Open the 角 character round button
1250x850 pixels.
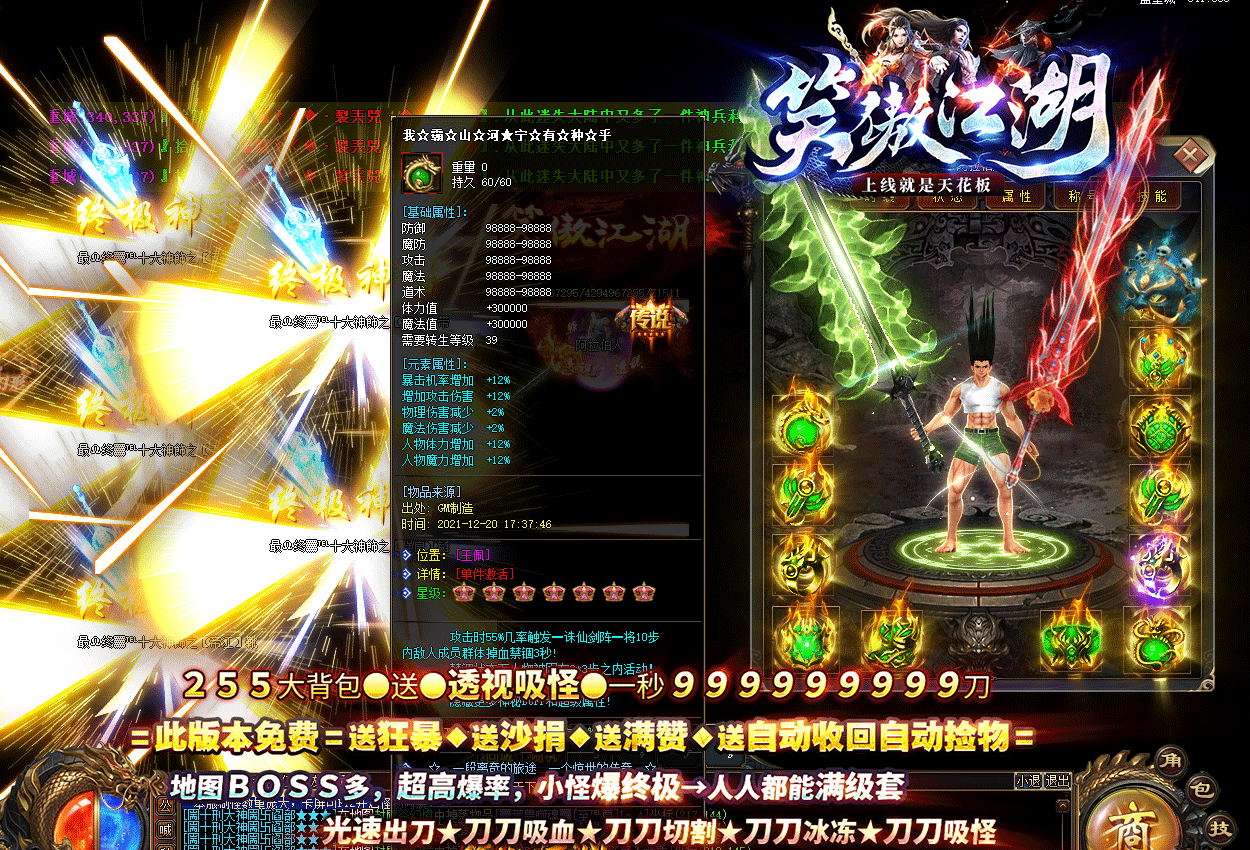(x=1170, y=761)
